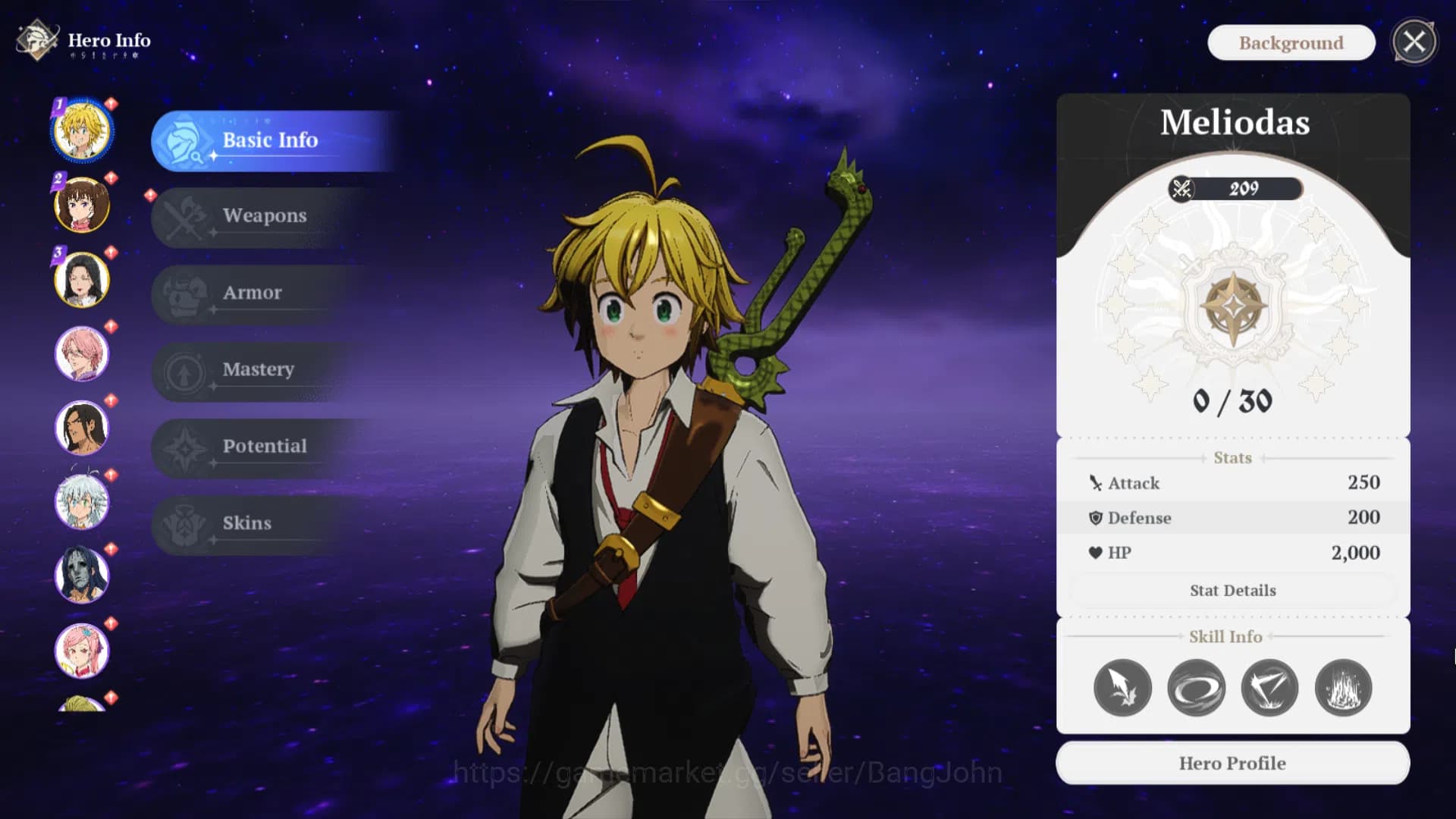Inspect the flame burst skill icon
Image resolution: width=1456 pixels, height=819 pixels.
(1344, 687)
